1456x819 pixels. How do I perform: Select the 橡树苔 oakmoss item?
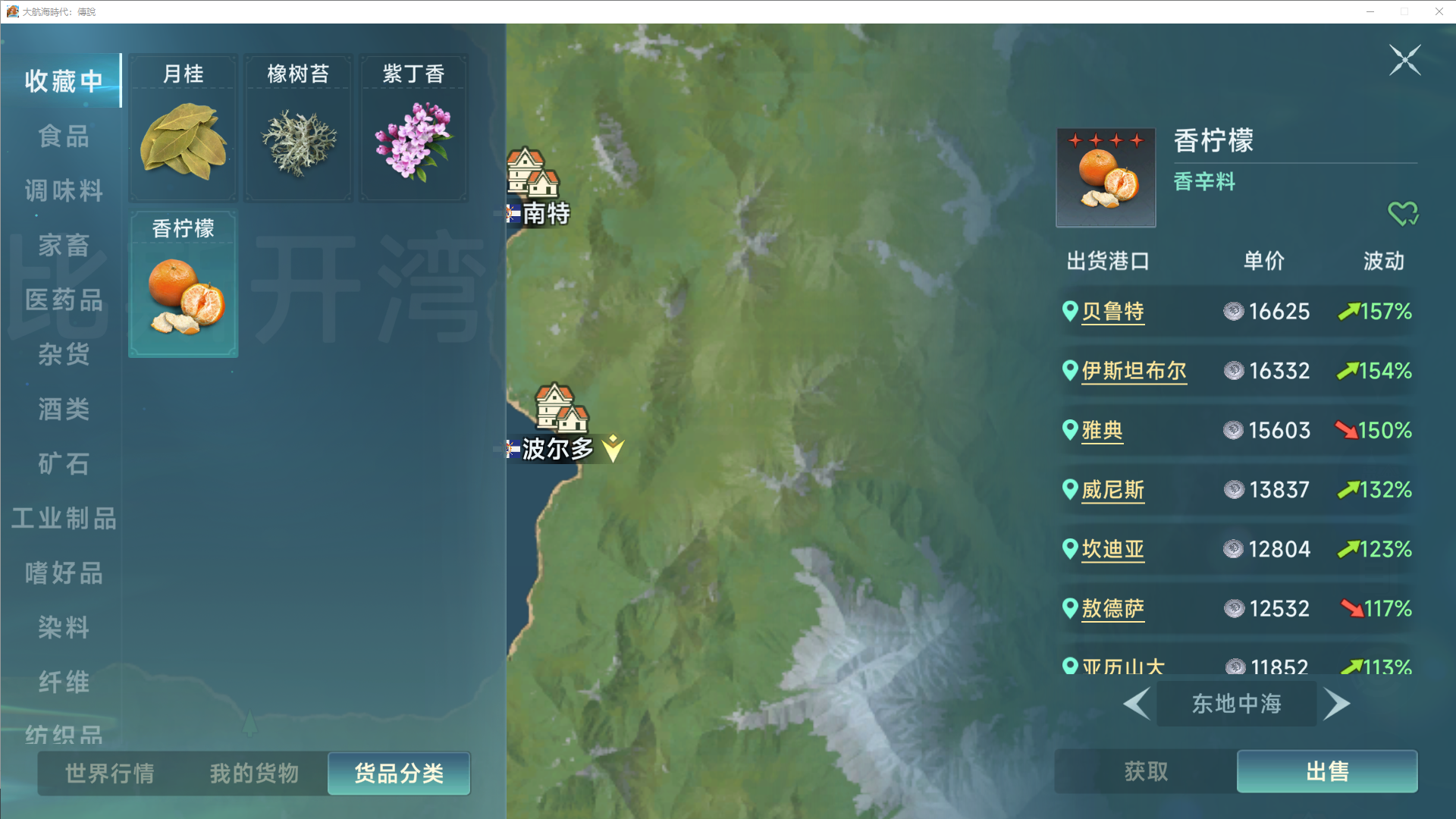point(297,127)
